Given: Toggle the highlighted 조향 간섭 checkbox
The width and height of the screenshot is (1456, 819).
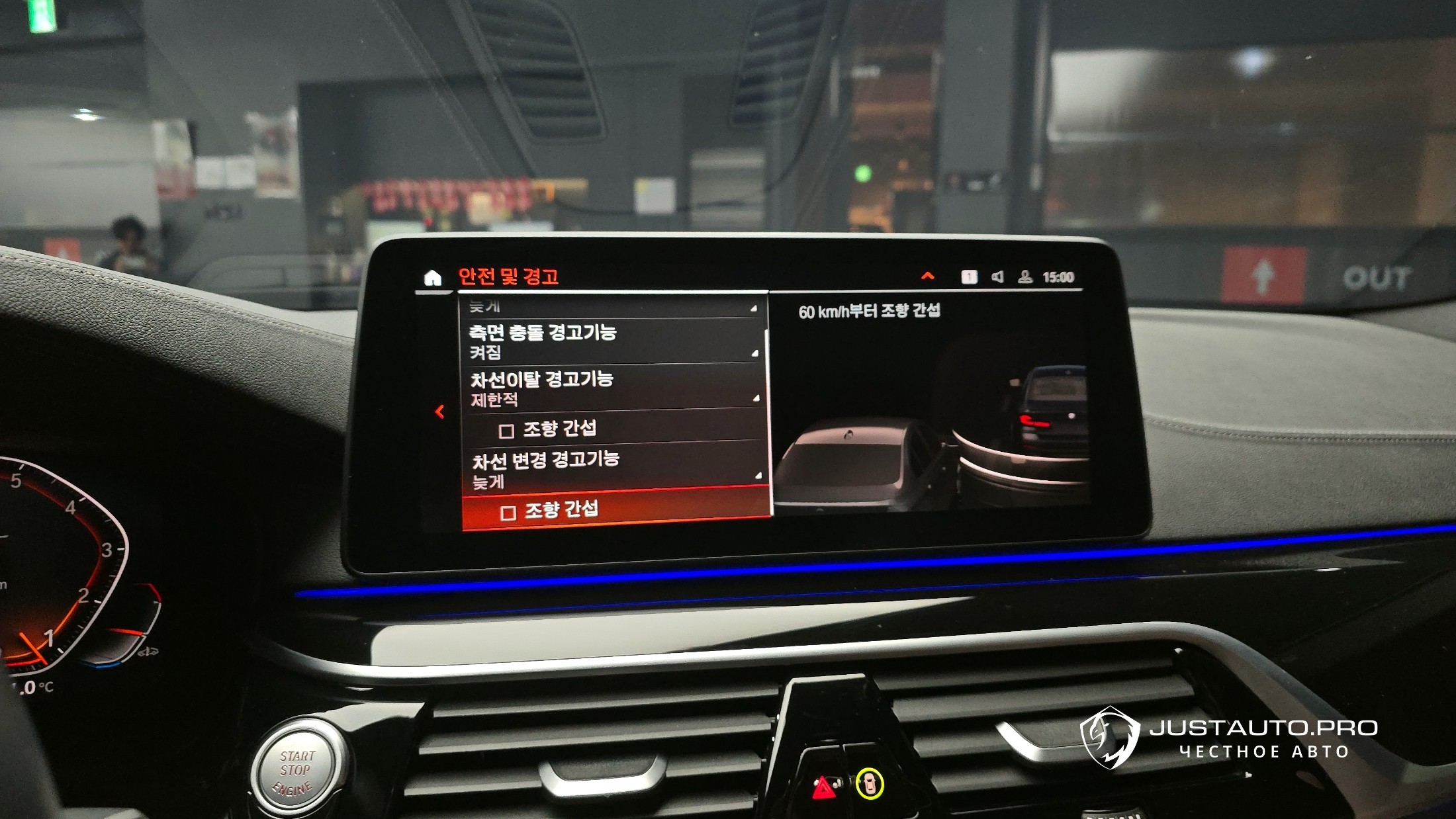Looking at the screenshot, I should point(508,513).
